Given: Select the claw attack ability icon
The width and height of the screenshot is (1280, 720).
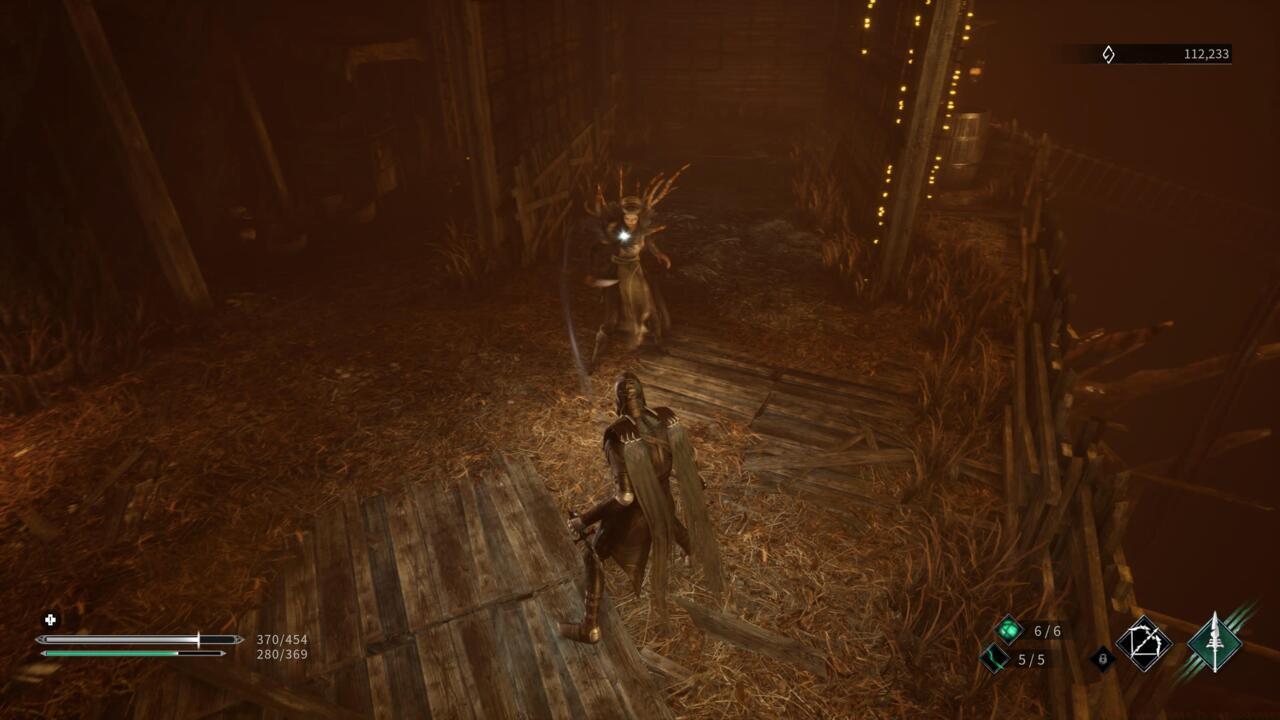Looking at the screenshot, I should (x=1145, y=645).
